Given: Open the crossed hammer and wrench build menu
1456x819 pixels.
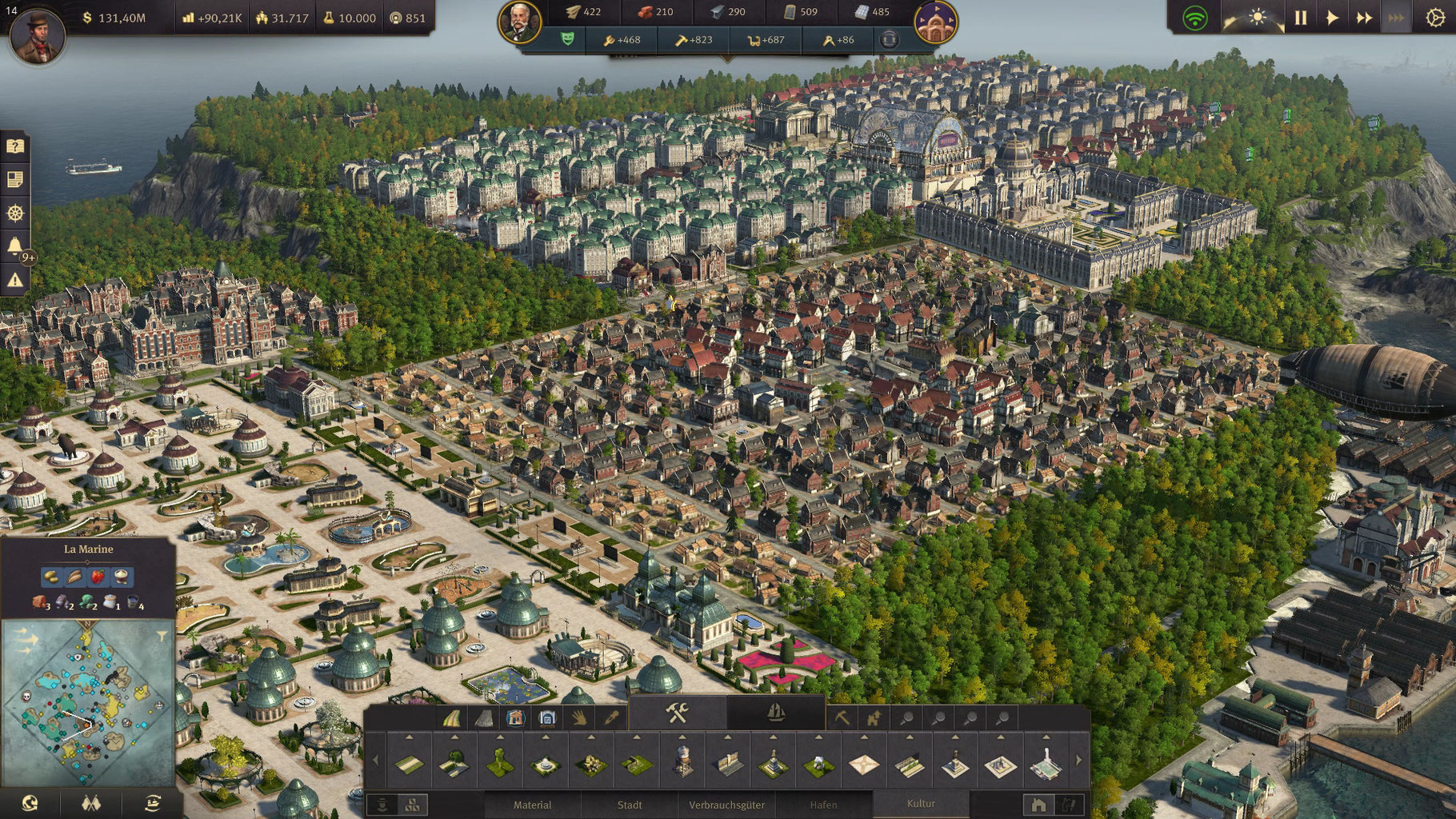Looking at the screenshot, I should pyautogui.click(x=678, y=713).
